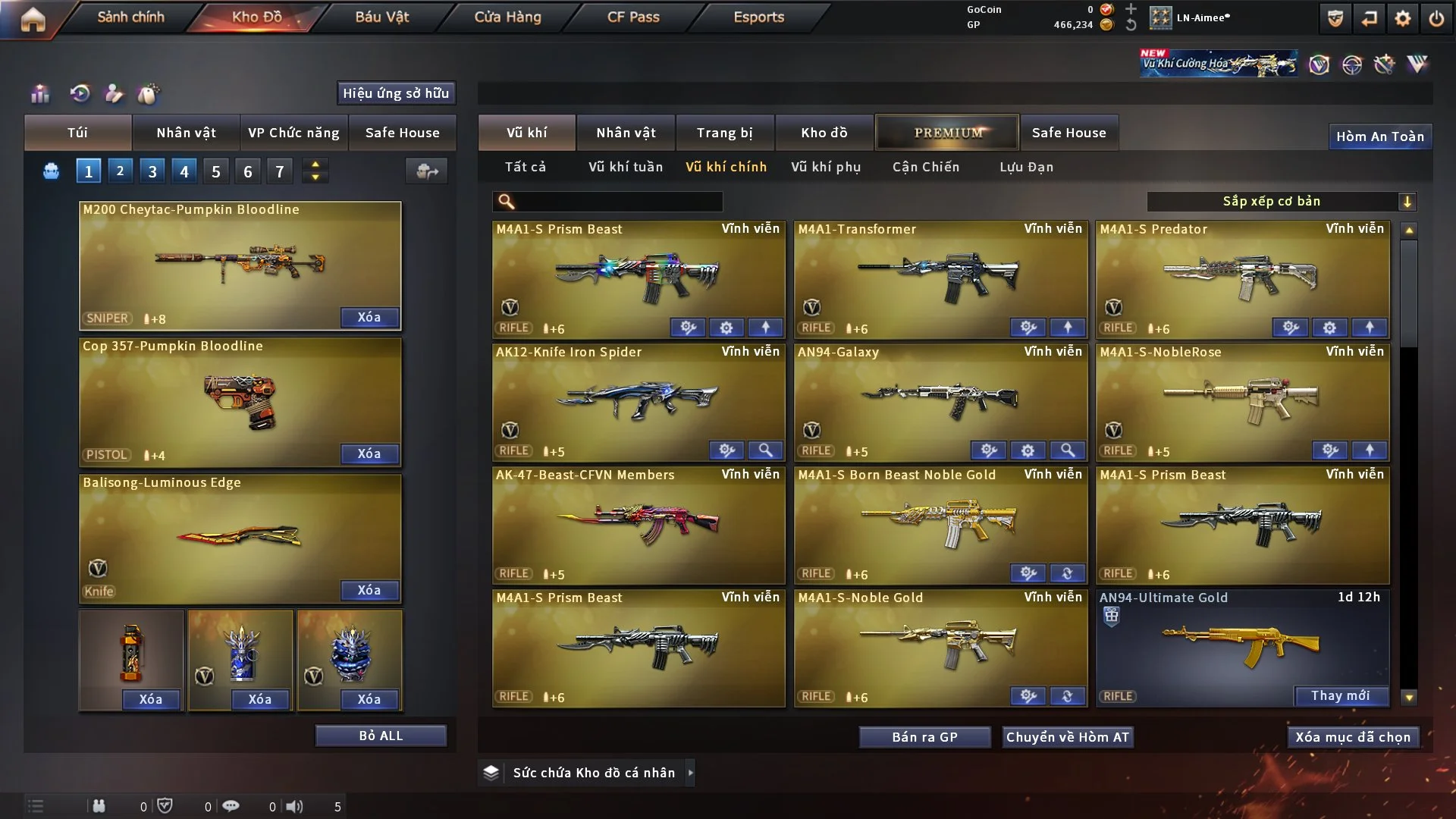Select the Nhân vật tab beside Túi

(186, 133)
